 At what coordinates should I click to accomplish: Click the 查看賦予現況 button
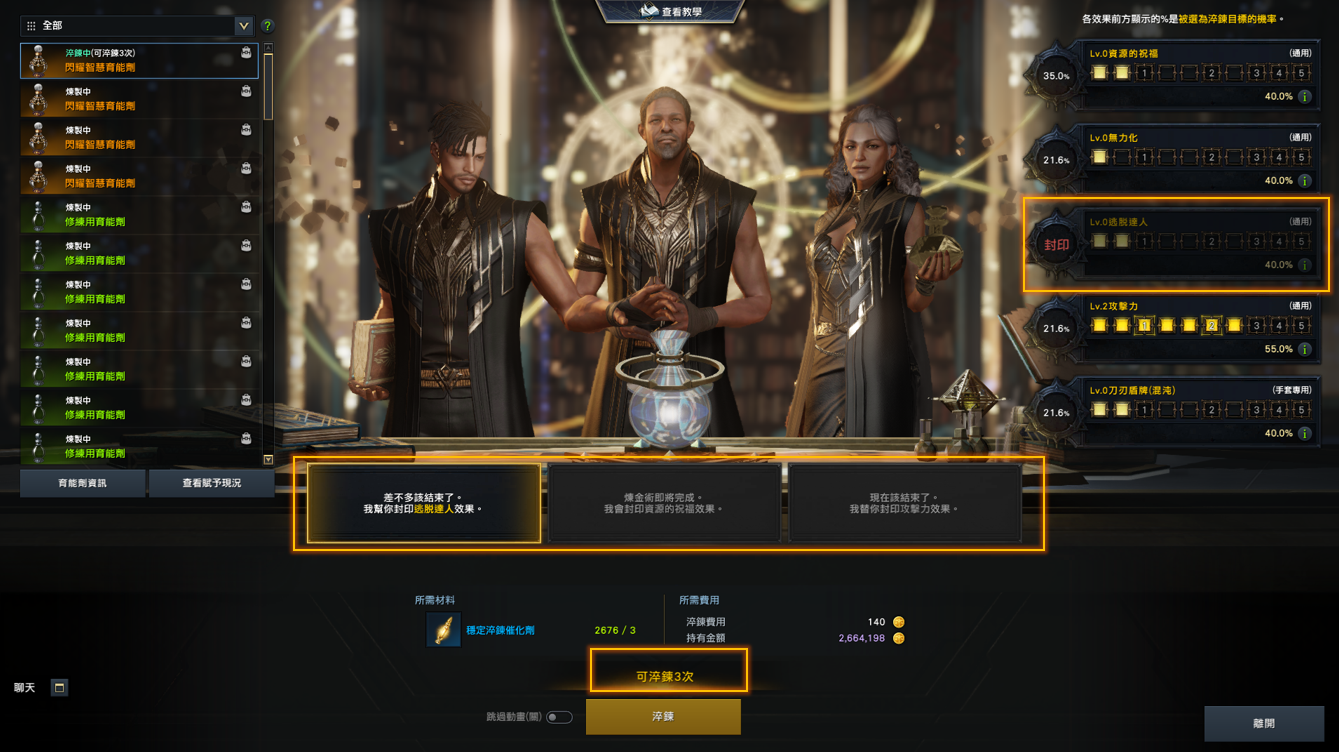(211, 483)
